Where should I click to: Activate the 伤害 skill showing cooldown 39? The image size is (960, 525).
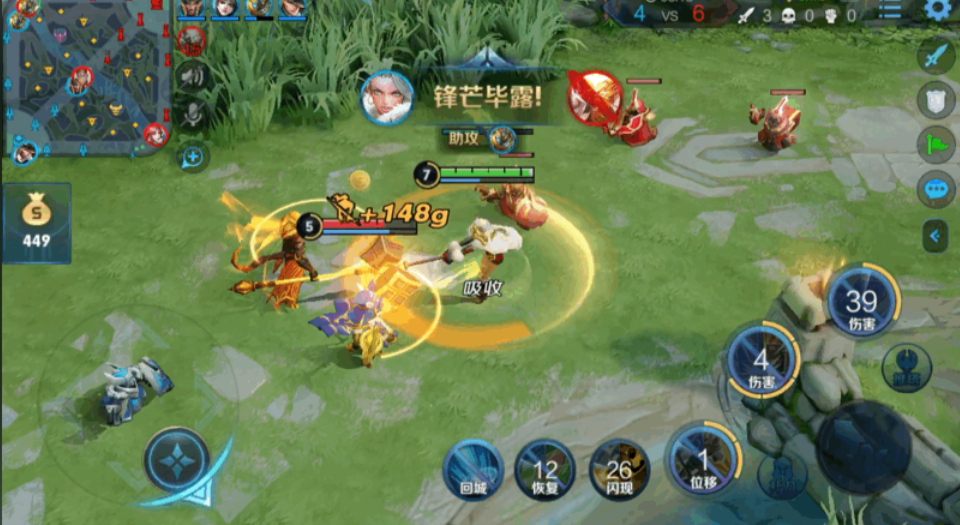click(x=862, y=302)
